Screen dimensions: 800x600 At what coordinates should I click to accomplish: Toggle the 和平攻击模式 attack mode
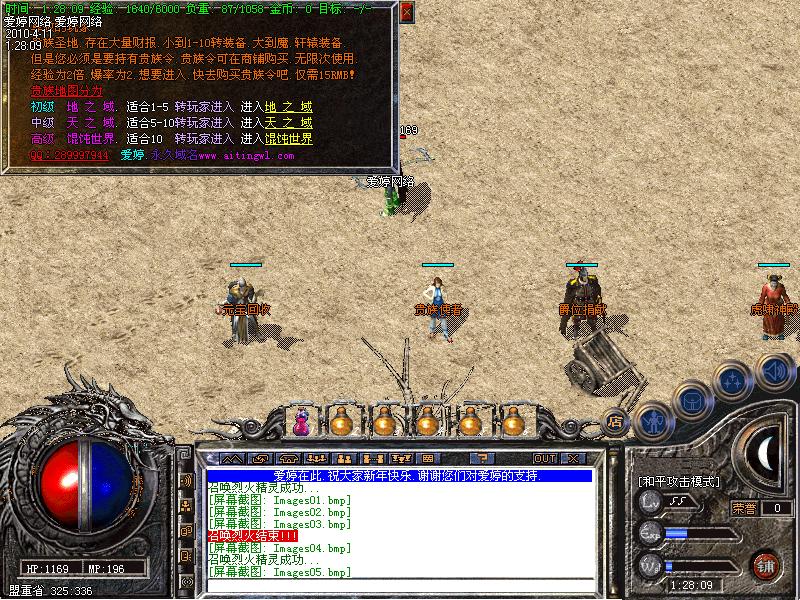tap(679, 482)
